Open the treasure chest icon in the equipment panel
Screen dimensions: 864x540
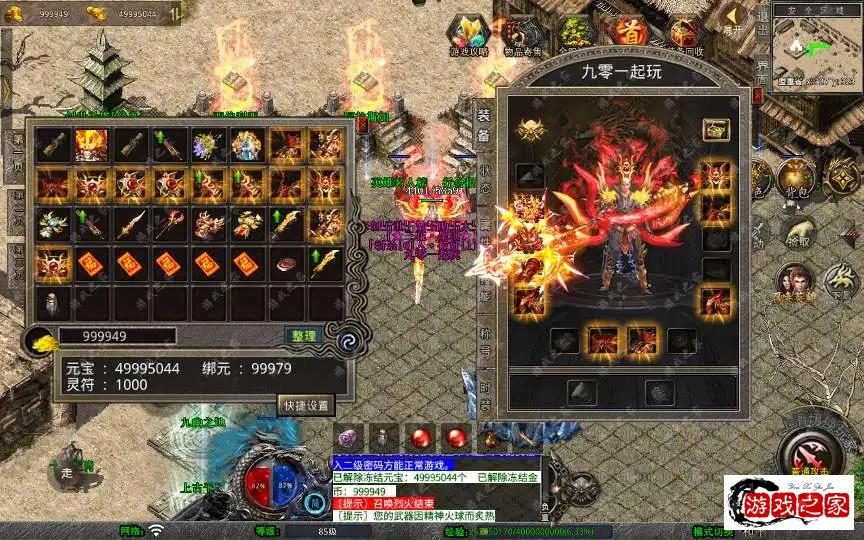coord(715,129)
